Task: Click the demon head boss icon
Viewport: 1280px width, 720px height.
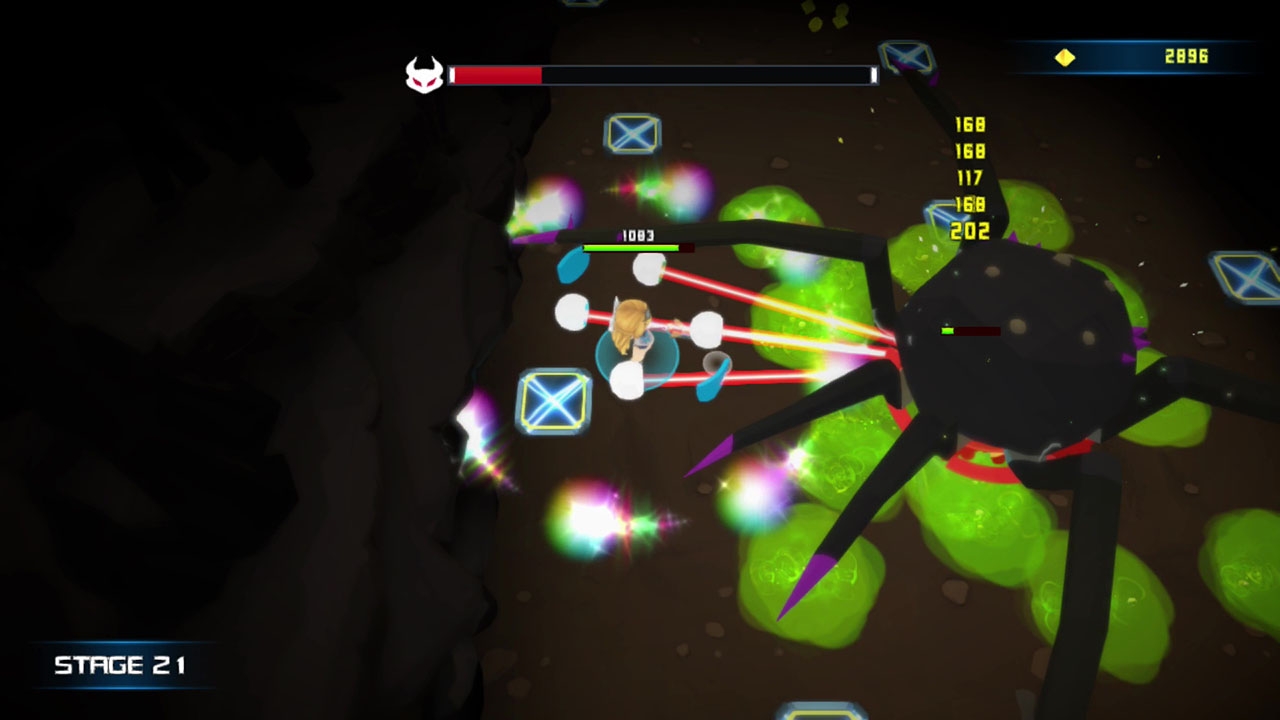Action: 423,72
